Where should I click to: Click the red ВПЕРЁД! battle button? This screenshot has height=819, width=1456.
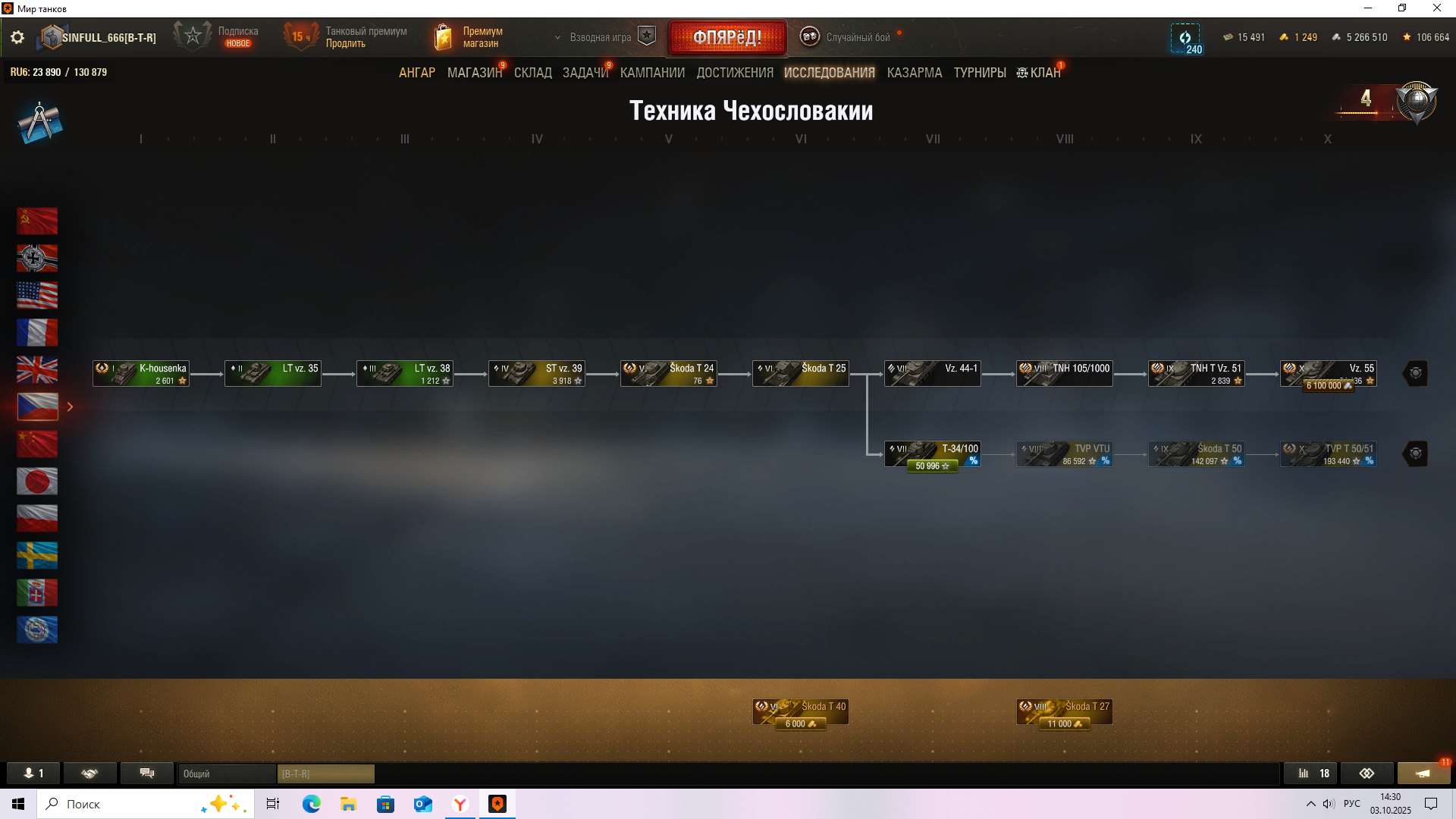click(x=727, y=37)
